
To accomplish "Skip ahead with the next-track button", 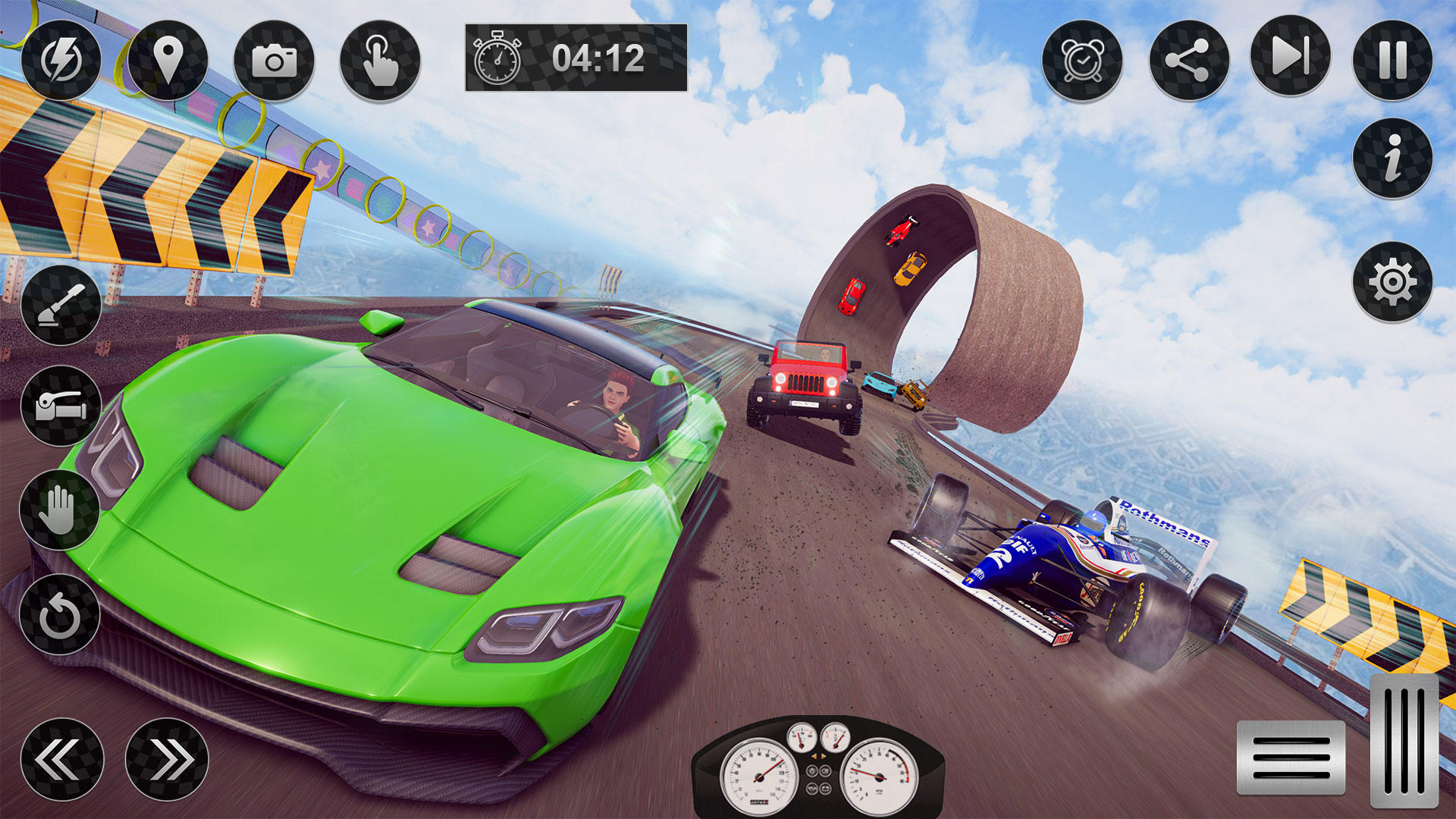I will coord(1290,57).
